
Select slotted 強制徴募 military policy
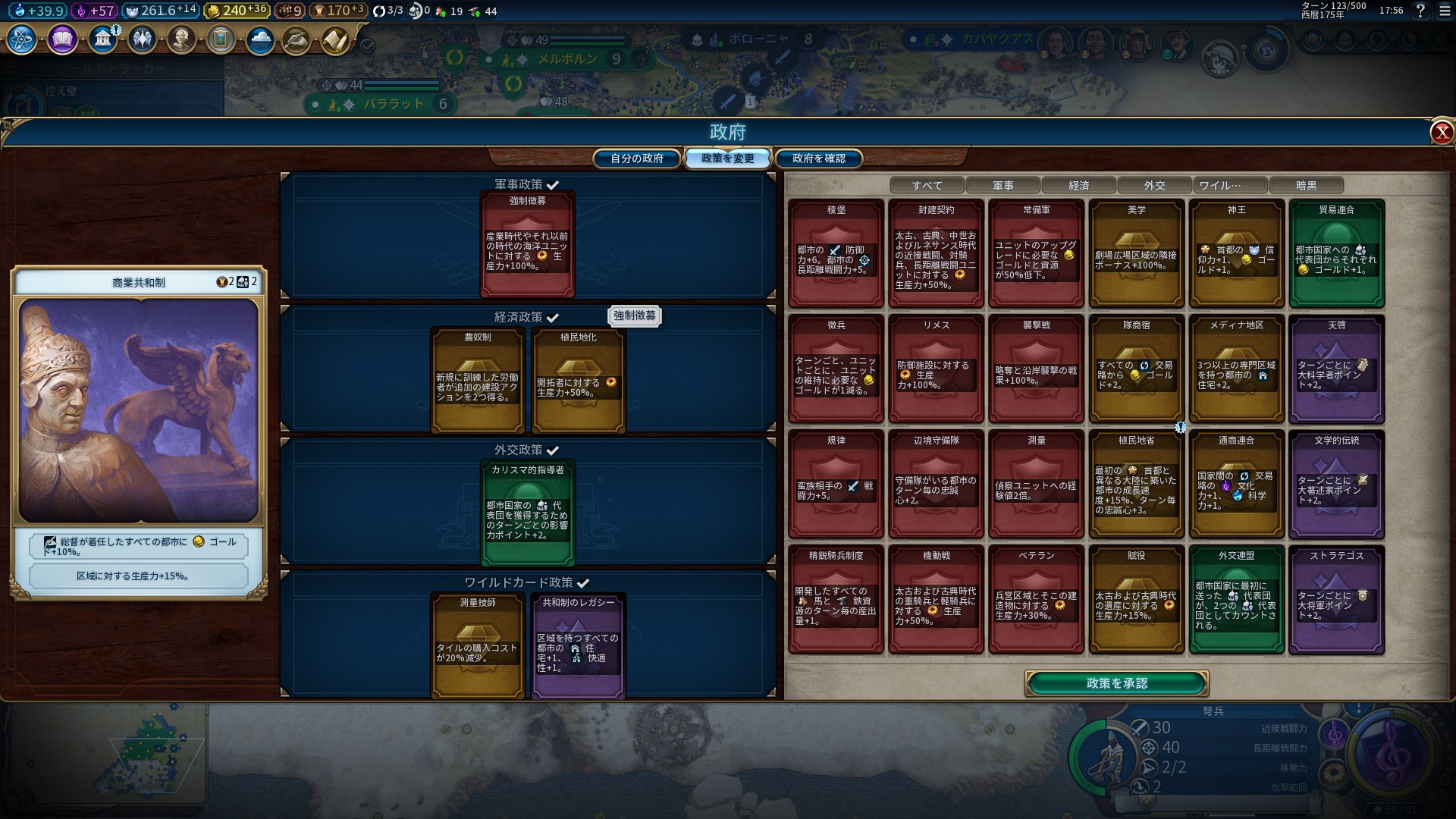tap(527, 244)
